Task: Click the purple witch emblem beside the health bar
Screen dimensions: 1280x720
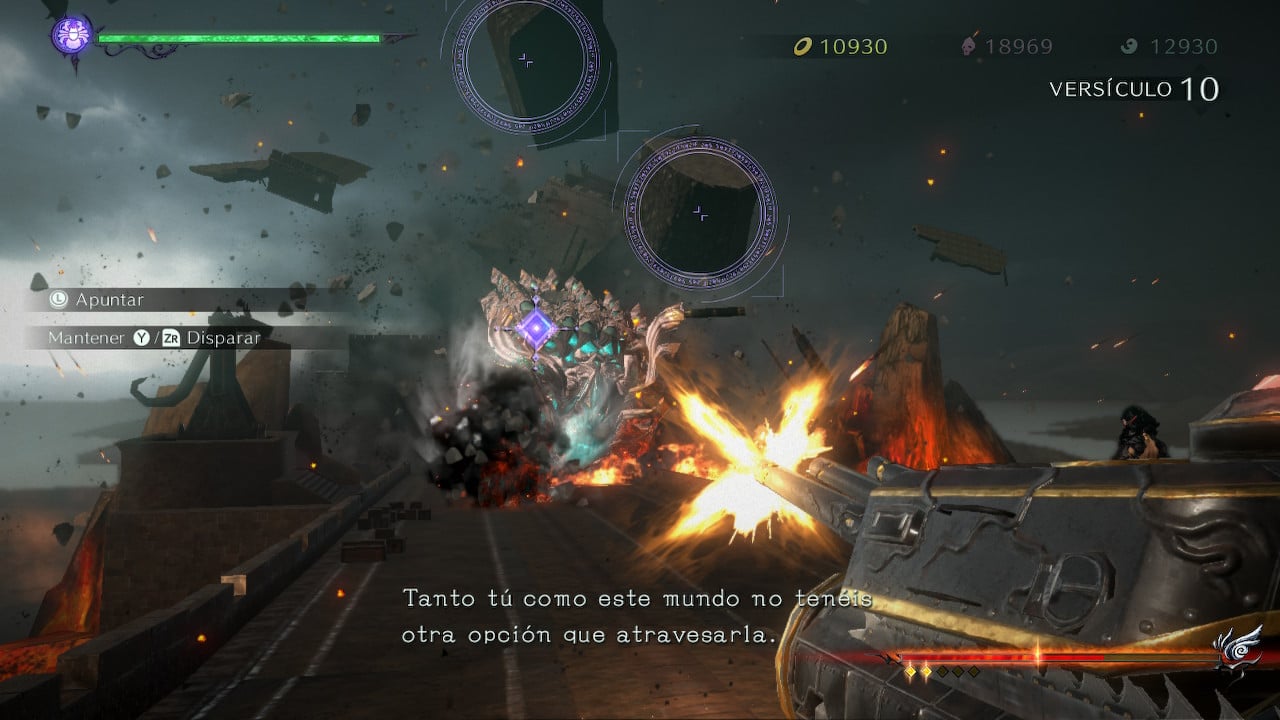Action: click(x=72, y=37)
